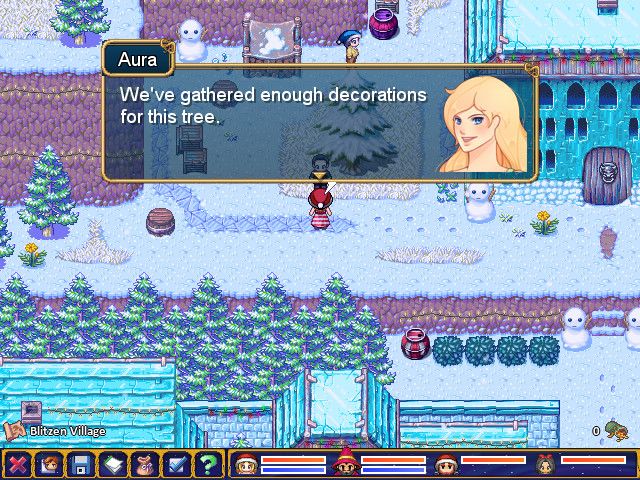Save the game with floppy disk icon

click(81, 464)
